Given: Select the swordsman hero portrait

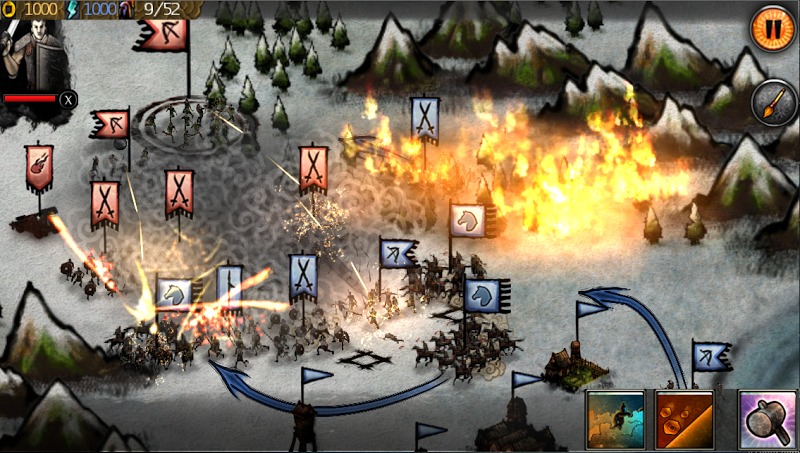Looking at the screenshot, I should (33, 49).
